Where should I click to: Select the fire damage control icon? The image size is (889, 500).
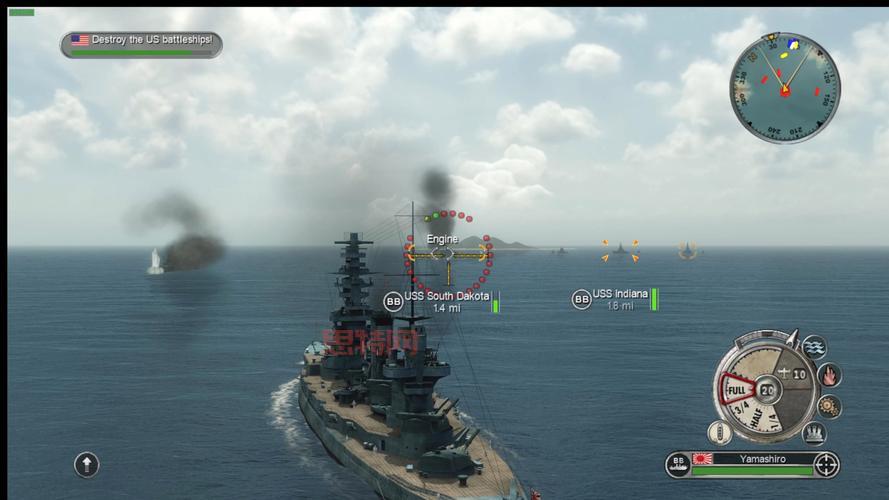pyautogui.click(x=829, y=375)
